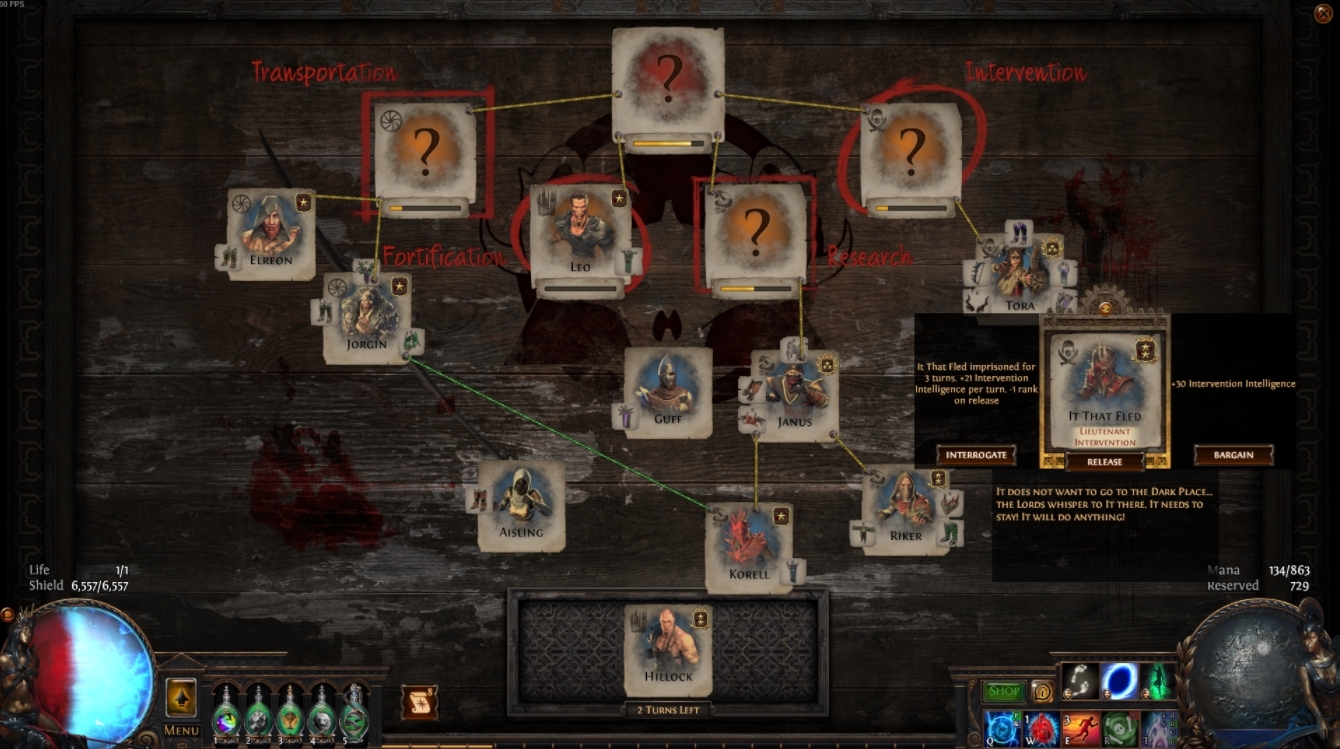The width and height of the screenshot is (1340, 749).
Task: Use the rainbow flask in slot 1
Action: (x=226, y=720)
